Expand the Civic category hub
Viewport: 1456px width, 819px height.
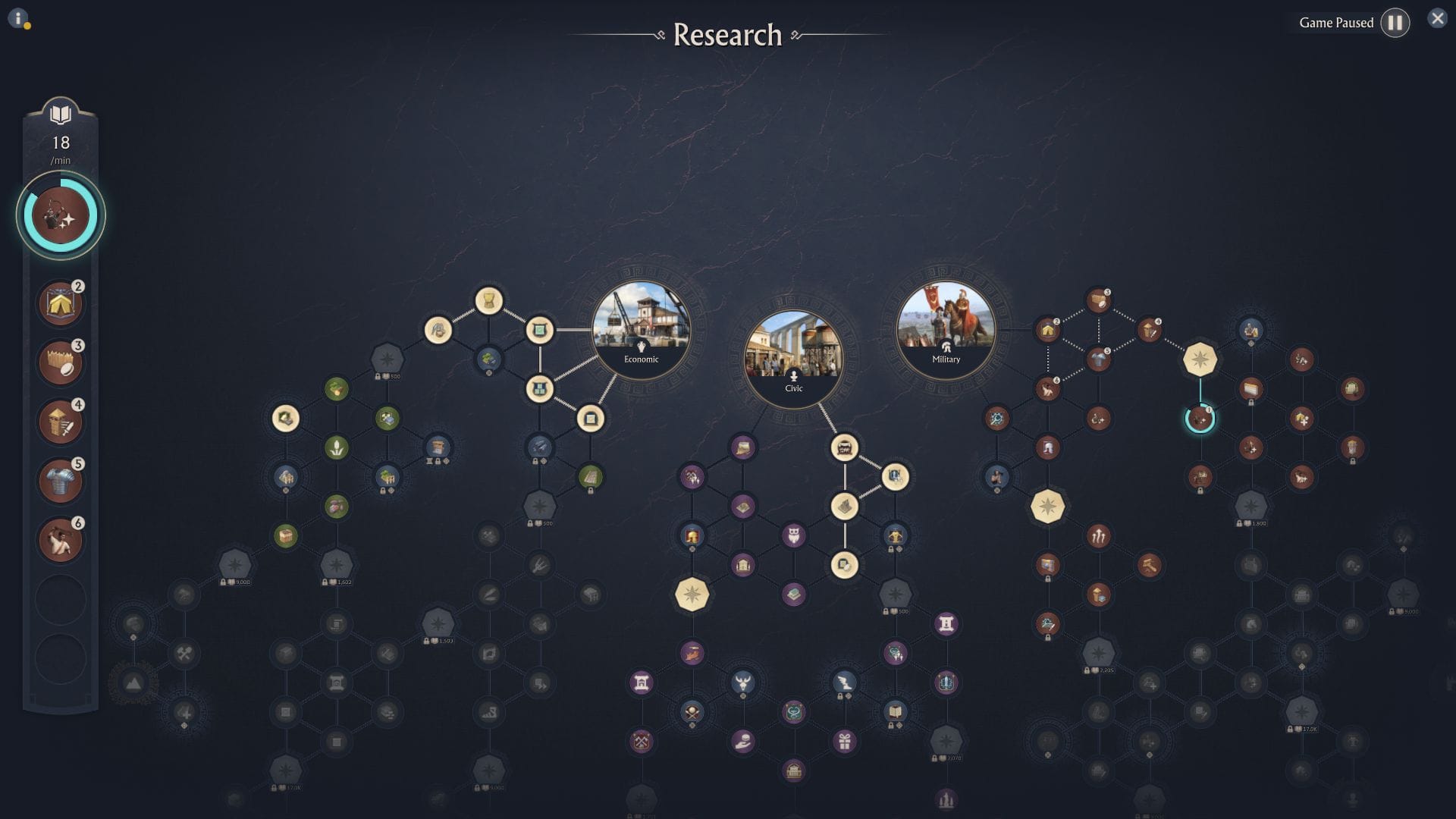[x=794, y=359]
